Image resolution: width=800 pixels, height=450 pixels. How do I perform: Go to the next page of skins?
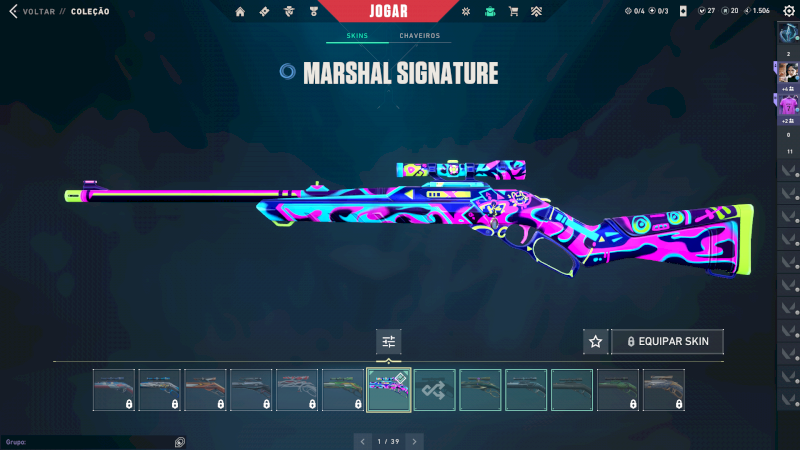click(414, 441)
